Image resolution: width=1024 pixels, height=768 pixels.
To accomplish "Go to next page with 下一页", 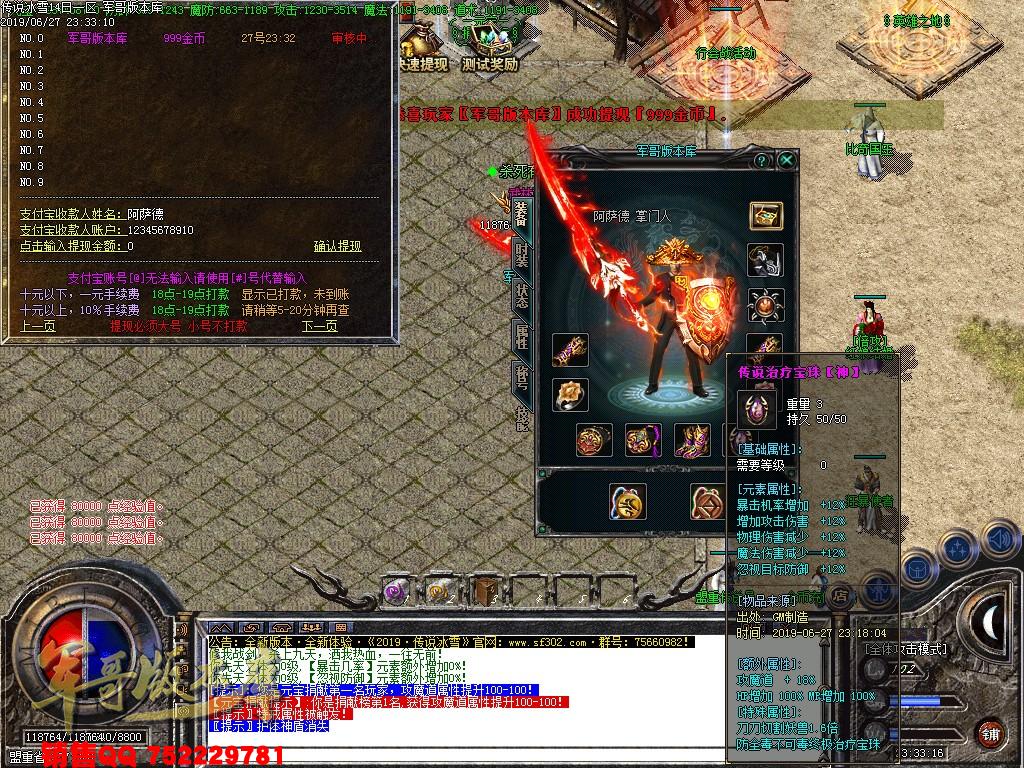I will [319, 326].
